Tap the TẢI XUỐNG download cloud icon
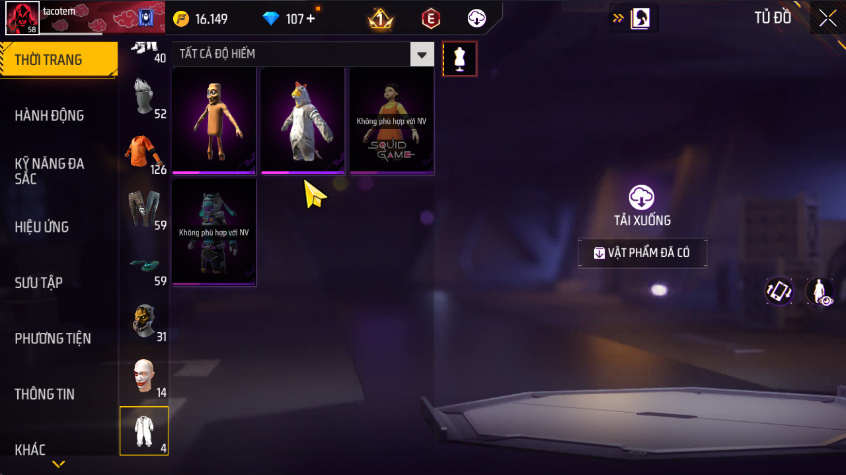This screenshot has height=475, width=846. (642, 196)
